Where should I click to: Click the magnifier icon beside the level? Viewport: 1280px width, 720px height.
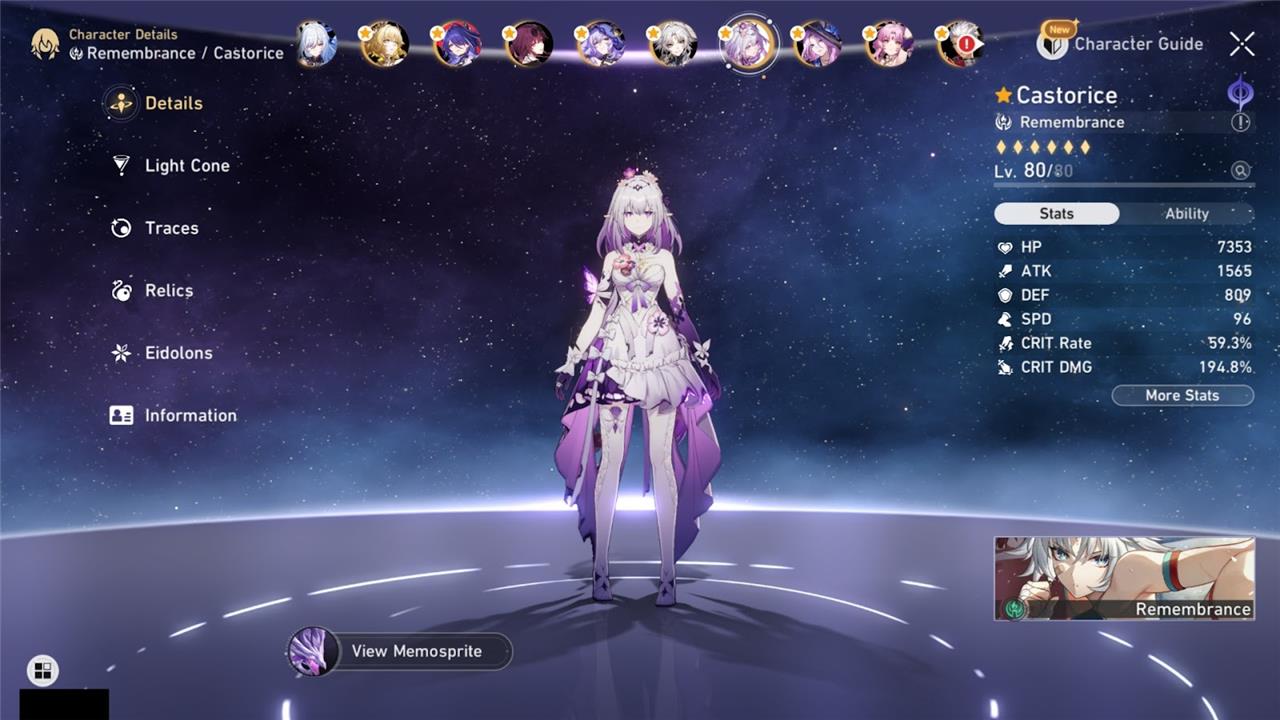pos(1241,171)
